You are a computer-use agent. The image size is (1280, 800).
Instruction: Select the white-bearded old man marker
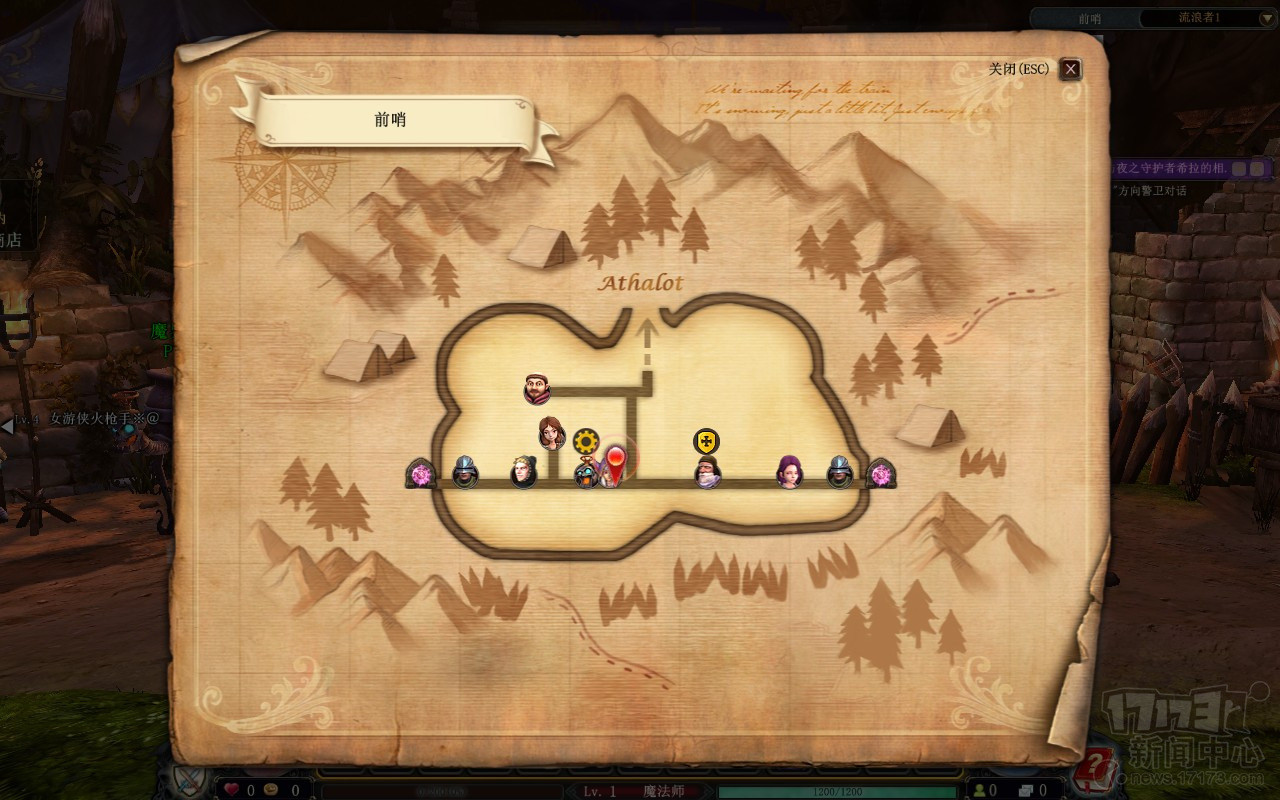pos(707,473)
